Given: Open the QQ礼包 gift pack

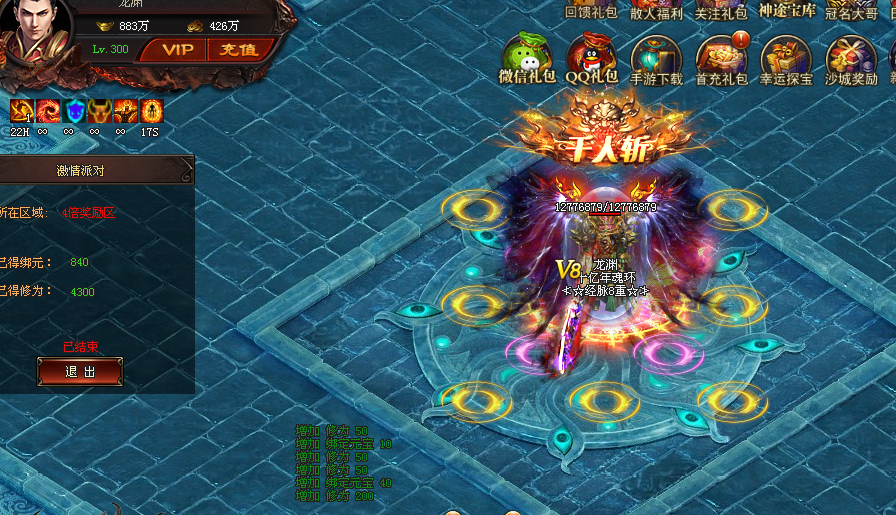Looking at the screenshot, I should 592,58.
